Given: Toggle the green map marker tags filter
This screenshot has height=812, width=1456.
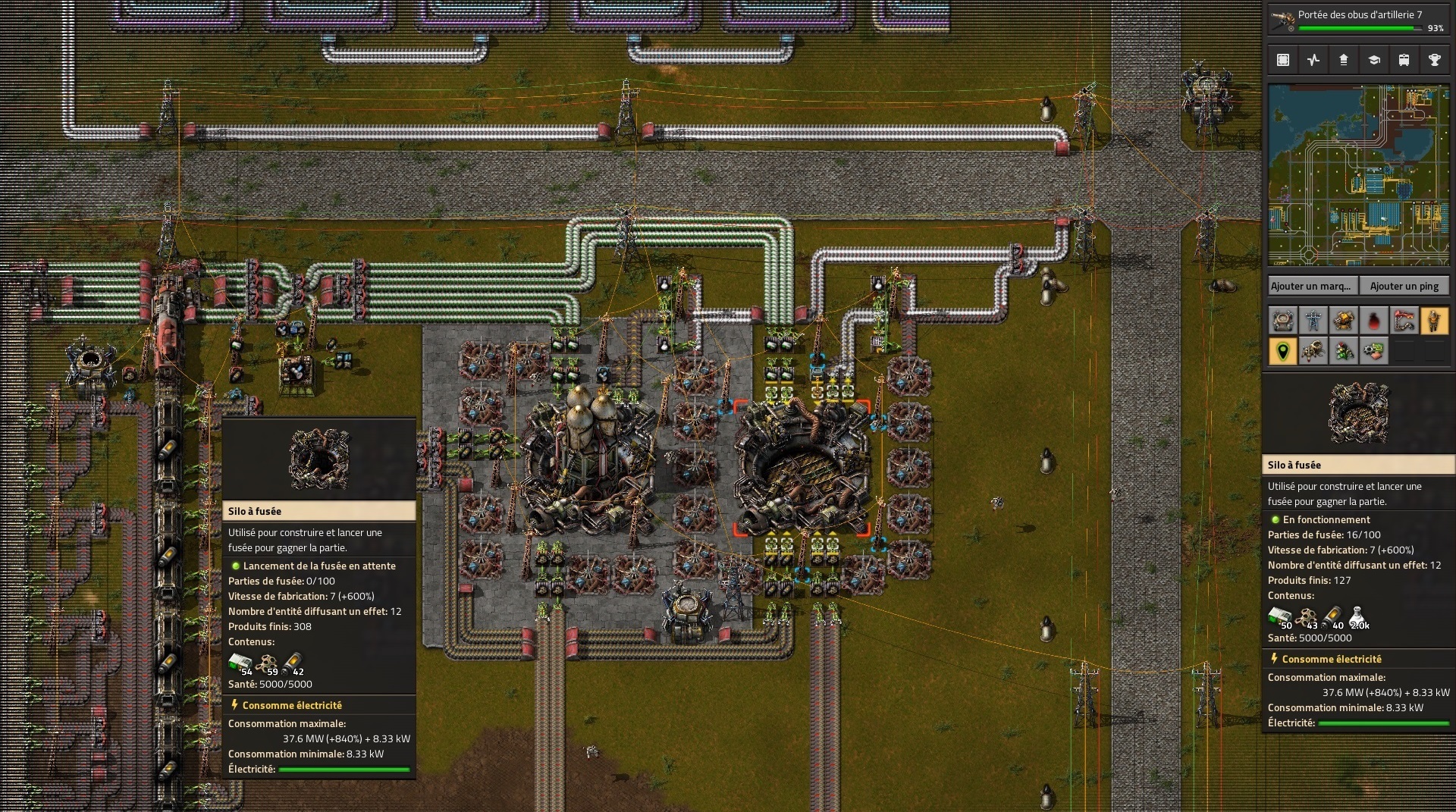Looking at the screenshot, I should (x=1283, y=351).
